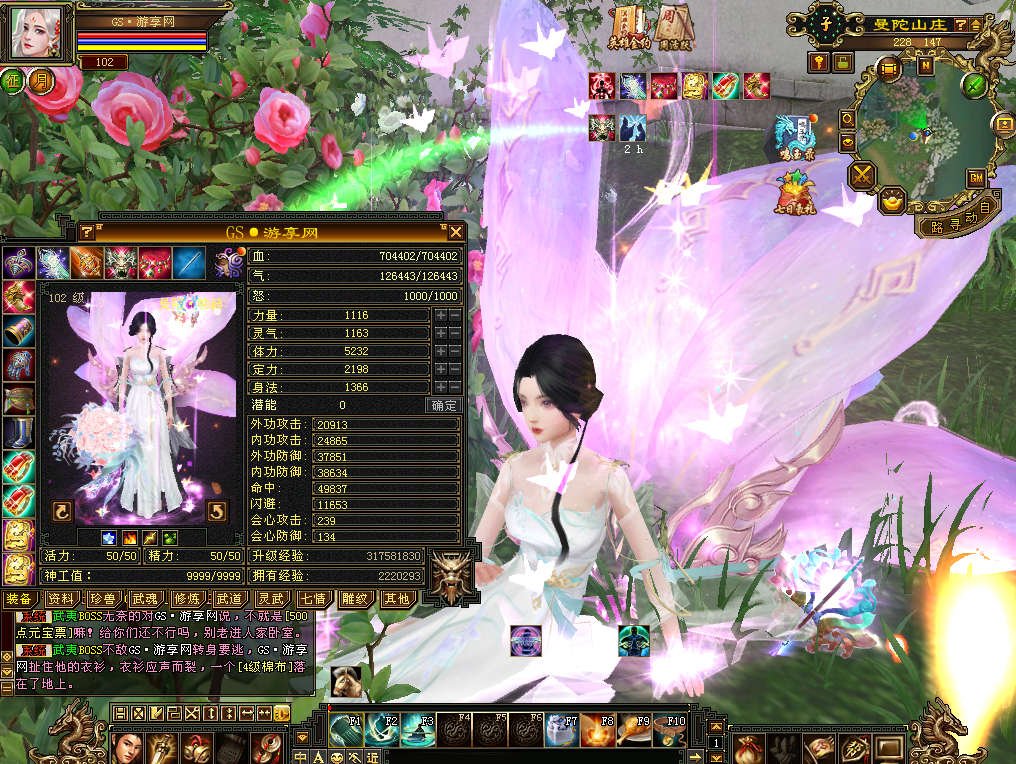The image size is (1016, 764).
Task: Switch to the 修炼 tab
Action: (x=187, y=598)
